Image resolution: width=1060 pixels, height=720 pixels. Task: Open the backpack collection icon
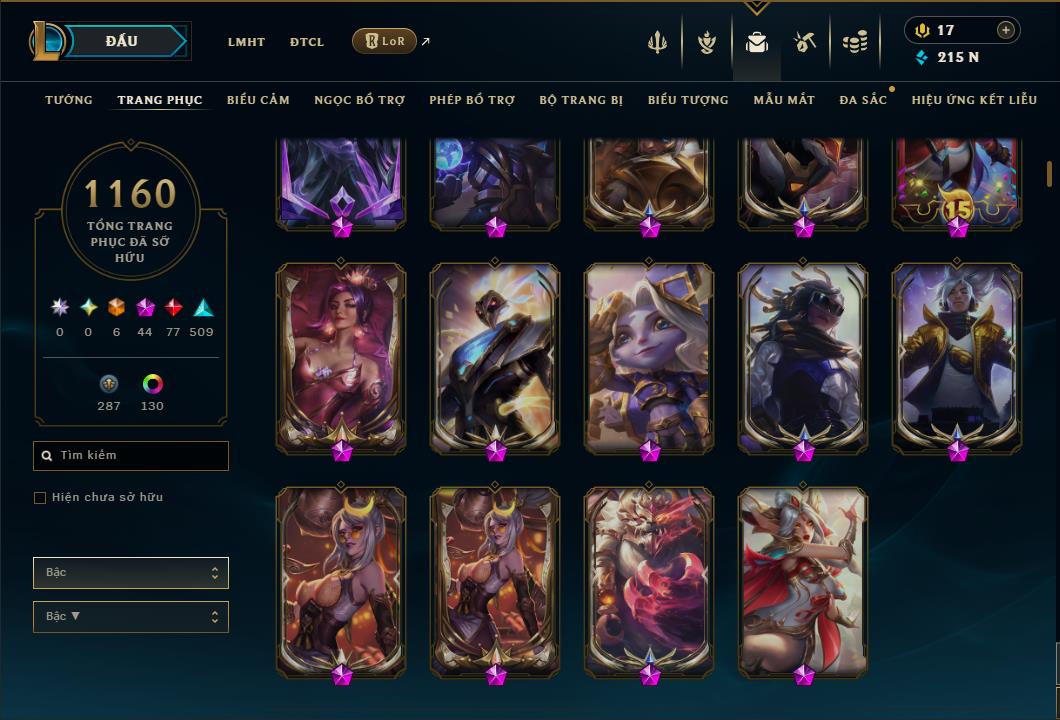(x=757, y=42)
